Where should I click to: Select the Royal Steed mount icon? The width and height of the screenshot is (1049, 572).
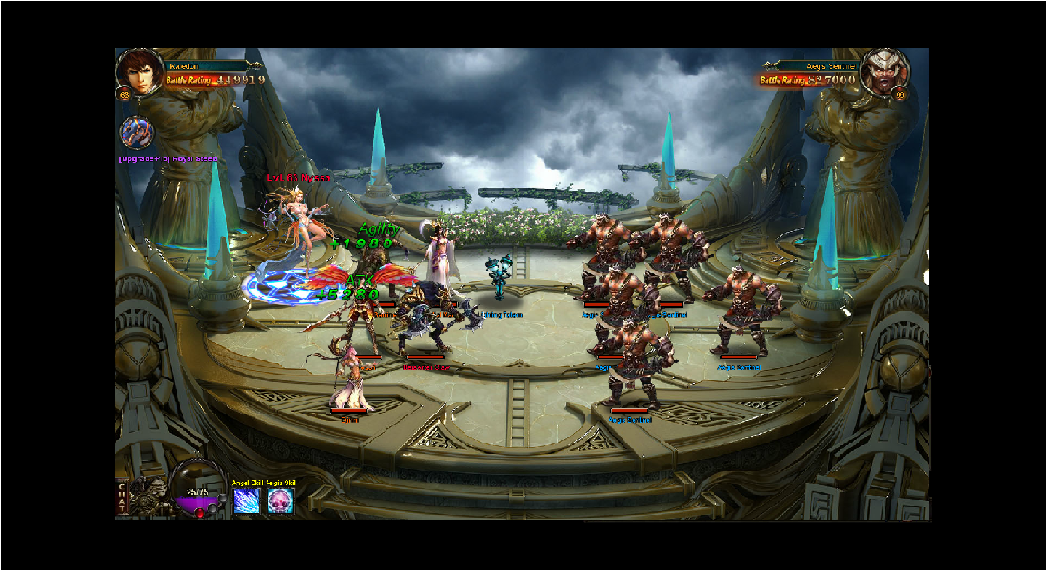pos(137,133)
